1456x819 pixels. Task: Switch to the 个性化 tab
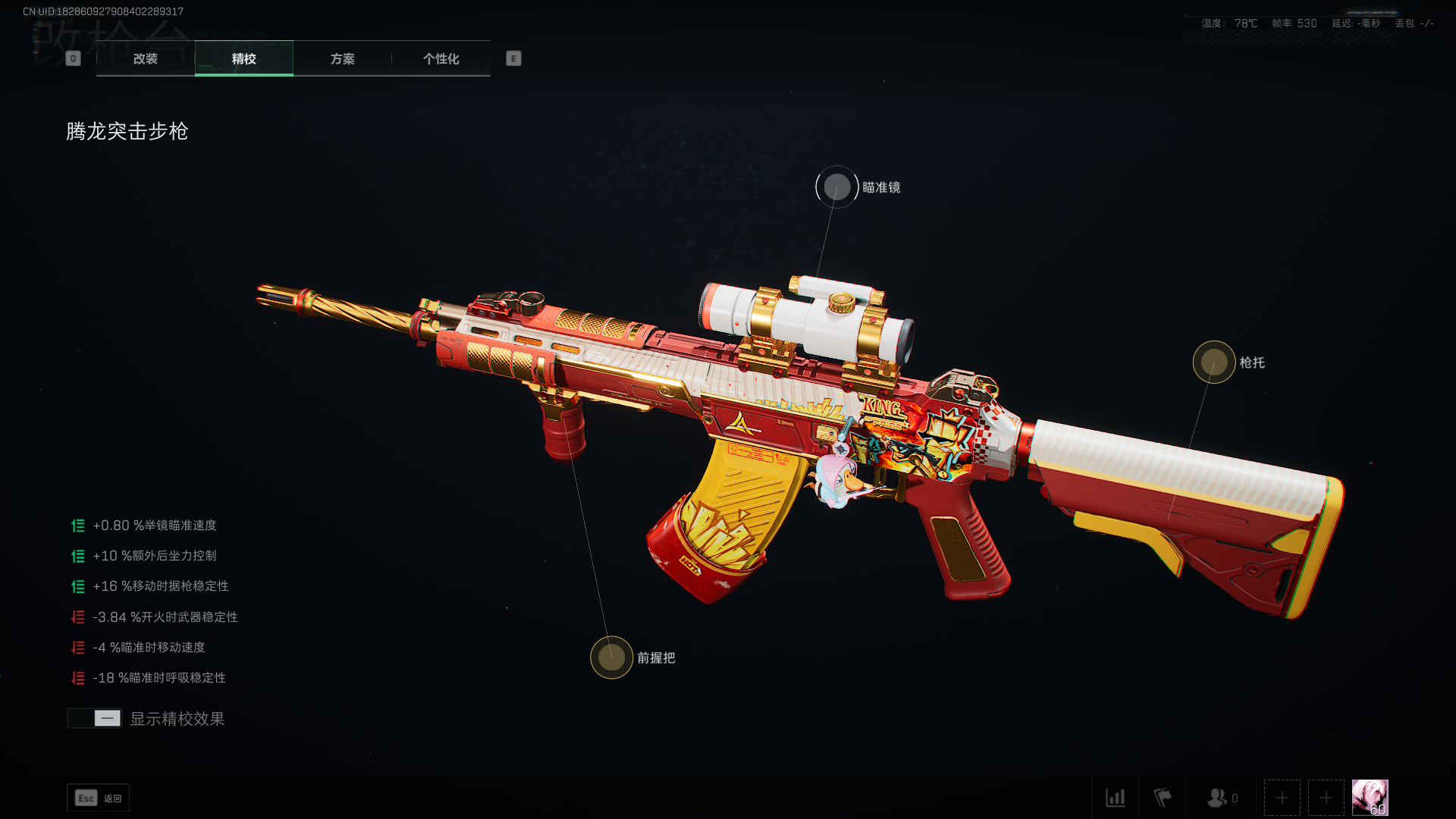point(441,58)
